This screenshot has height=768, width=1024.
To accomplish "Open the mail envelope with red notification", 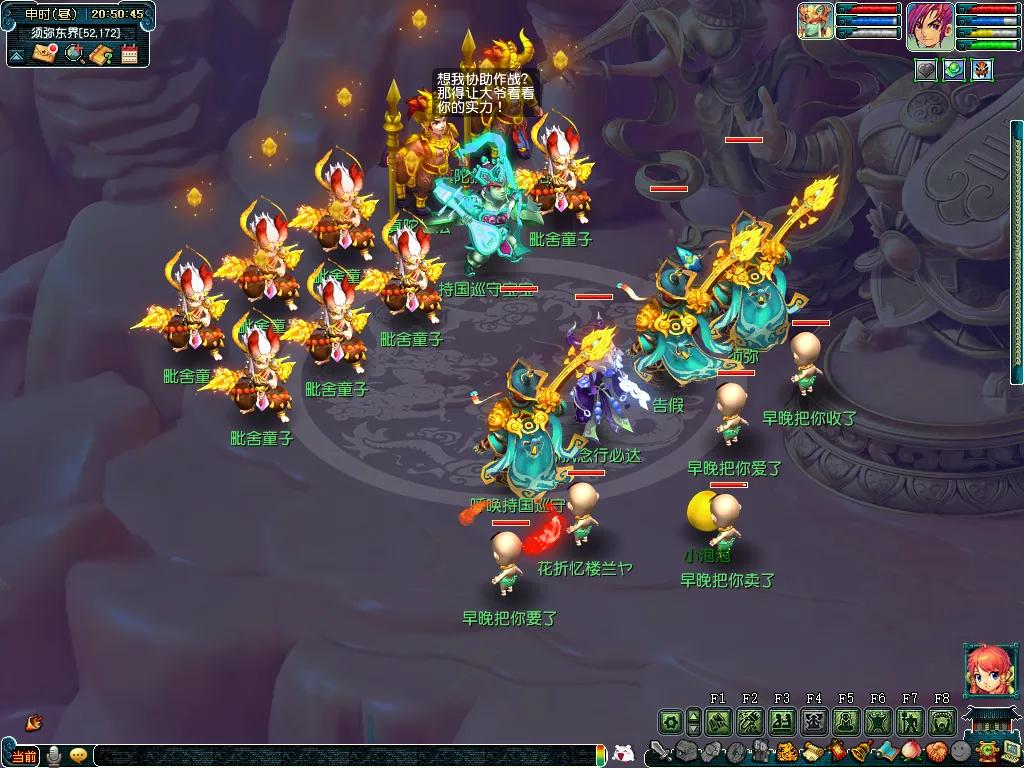I will (x=45, y=54).
